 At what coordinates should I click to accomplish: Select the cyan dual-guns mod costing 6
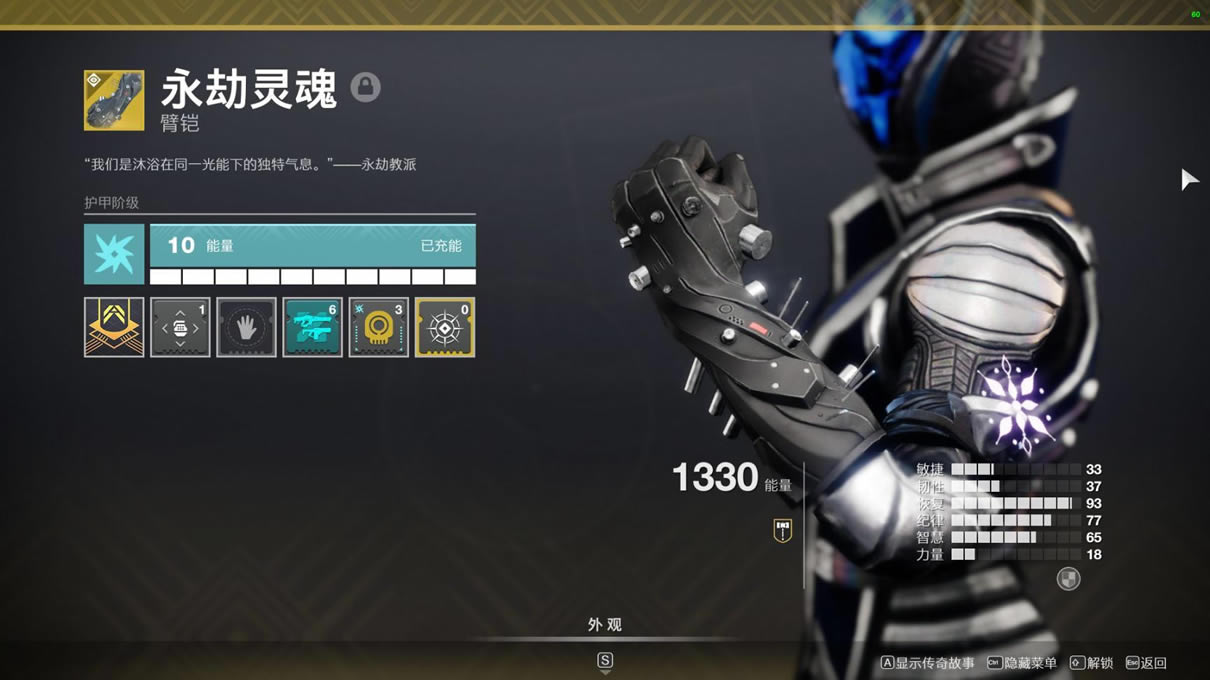[x=312, y=327]
